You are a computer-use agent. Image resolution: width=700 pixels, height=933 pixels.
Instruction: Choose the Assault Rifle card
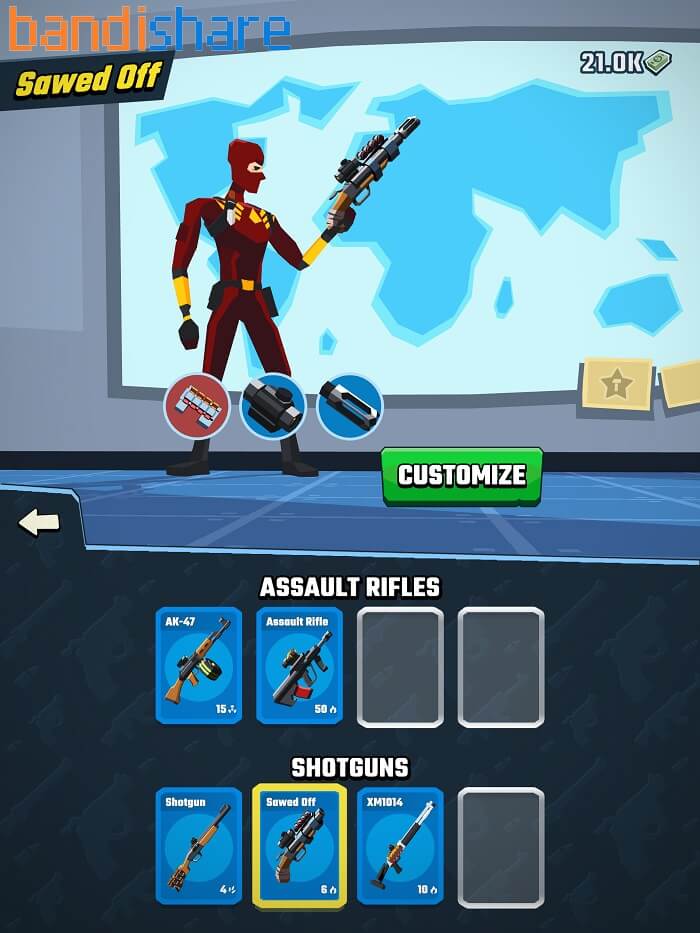[x=299, y=665]
